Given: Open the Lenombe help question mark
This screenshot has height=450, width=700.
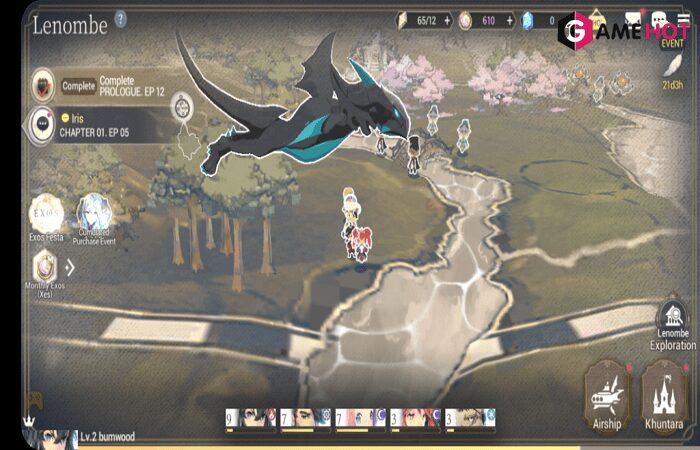Looking at the screenshot, I should pyautogui.click(x=121, y=18).
